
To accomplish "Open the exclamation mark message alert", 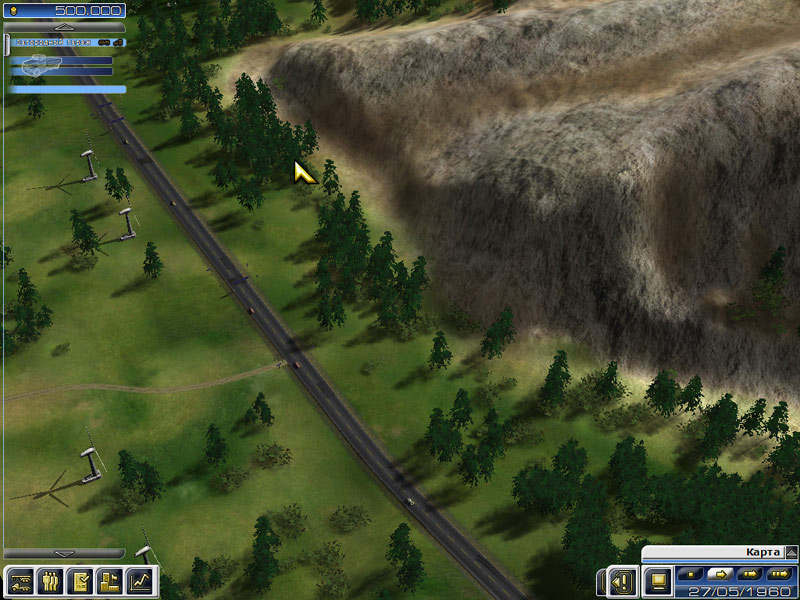I will pos(623,580).
